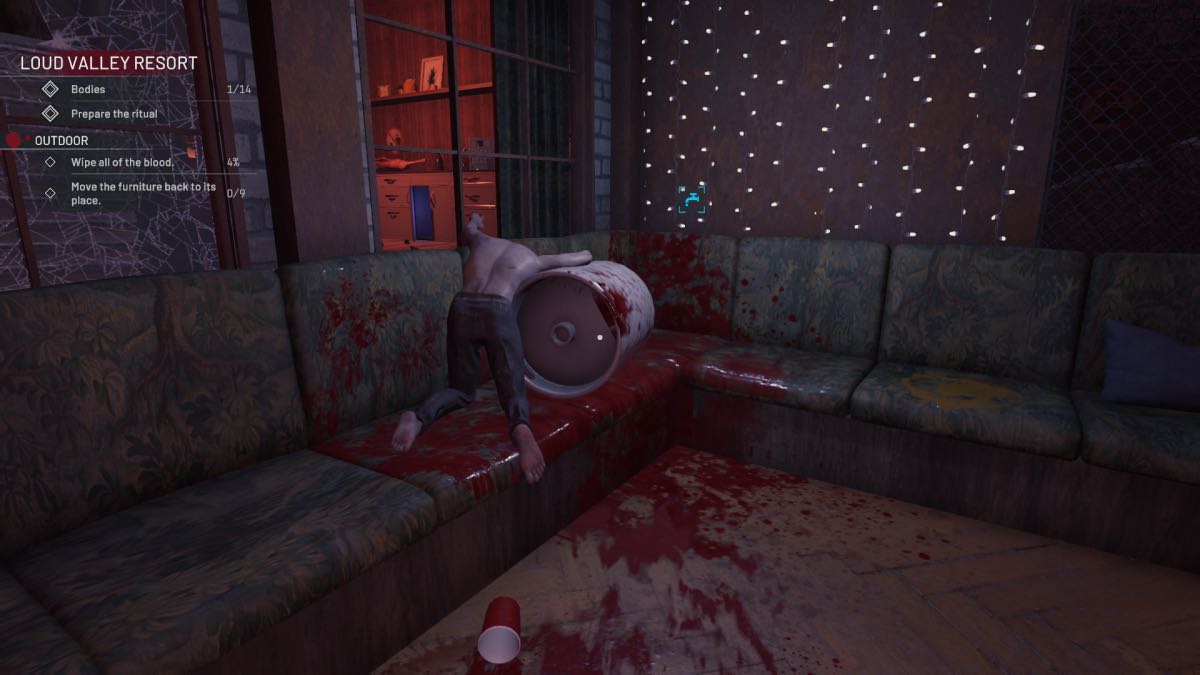Select the Loud Valley Resort mission title
The width and height of the screenshot is (1200, 675).
pyautogui.click(x=109, y=63)
